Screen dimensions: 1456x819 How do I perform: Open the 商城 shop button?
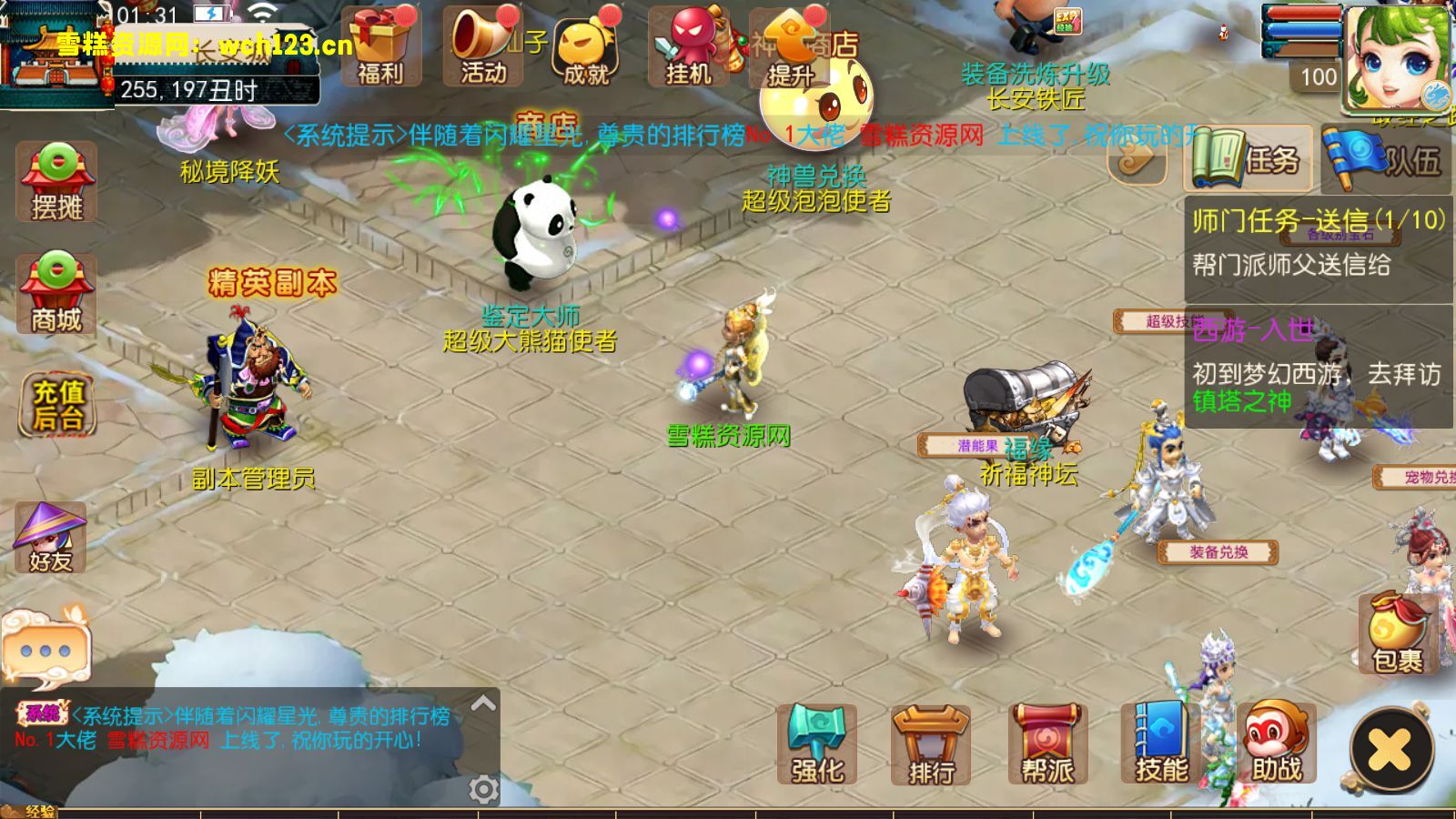pyautogui.click(x=56, y=293)
